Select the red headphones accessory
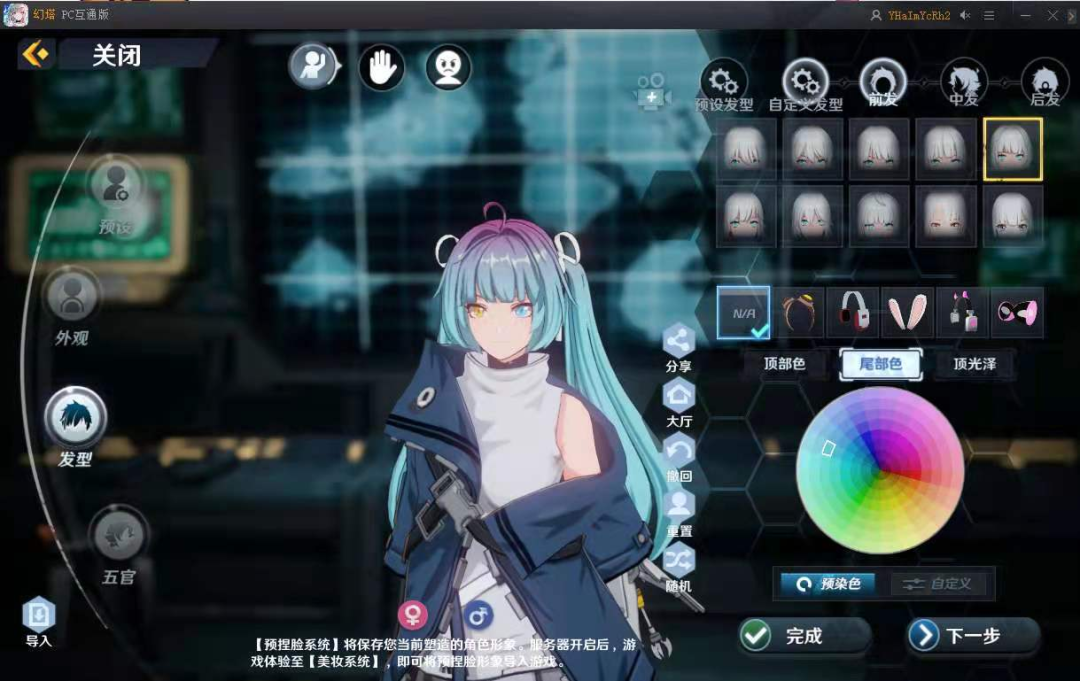The image size is (1080, 681). point(853,313)
